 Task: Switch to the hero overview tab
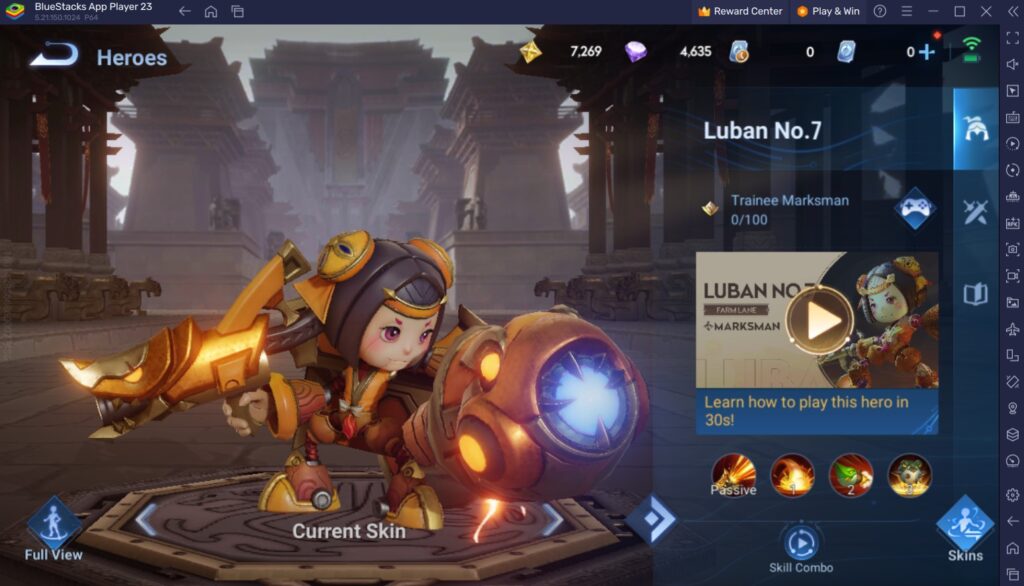975,128
